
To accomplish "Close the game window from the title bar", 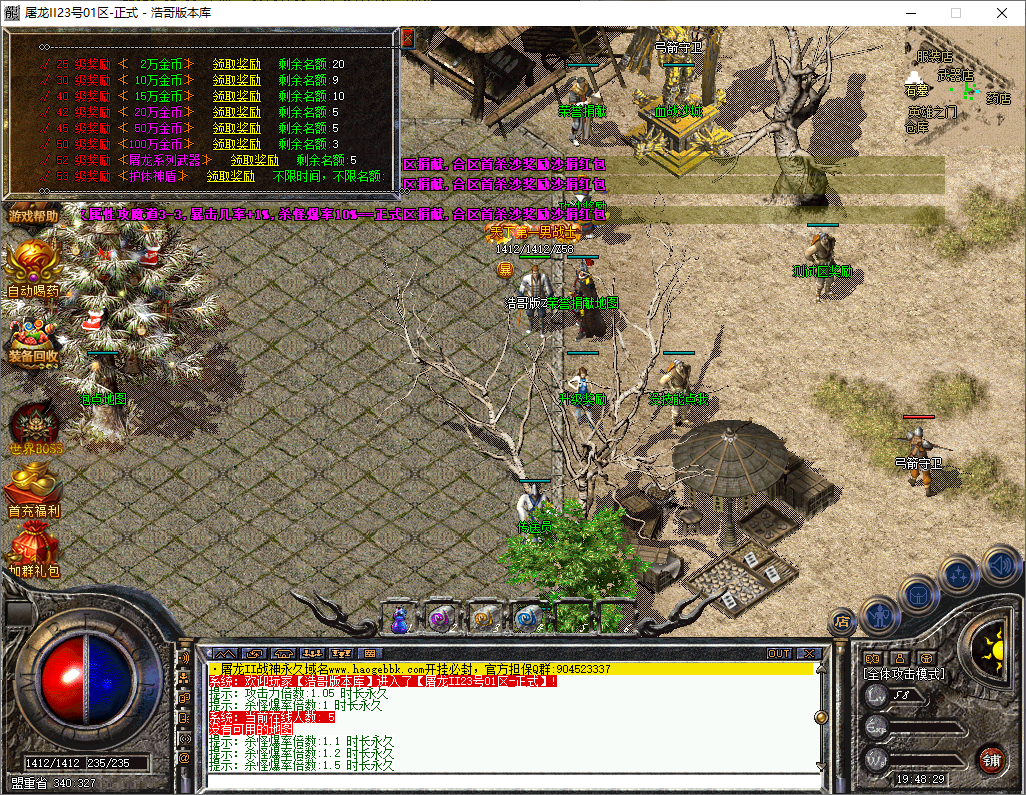I will (1001, 13).
